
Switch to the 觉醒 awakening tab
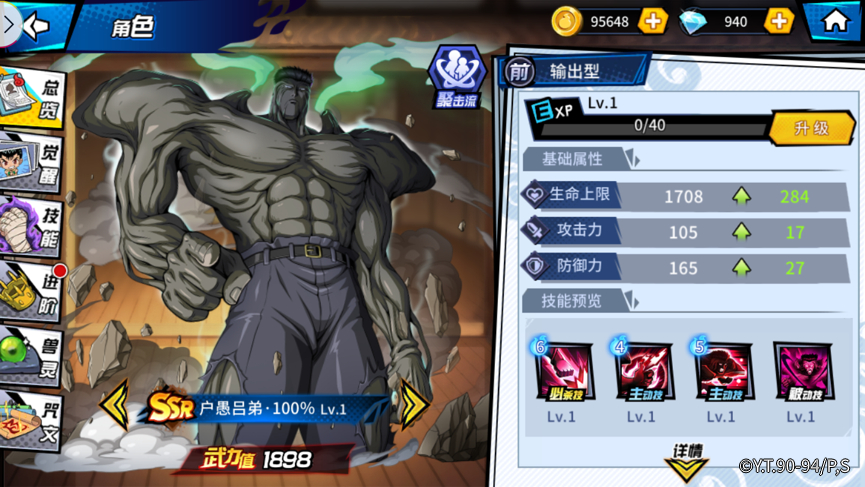(x=32, y=160)
